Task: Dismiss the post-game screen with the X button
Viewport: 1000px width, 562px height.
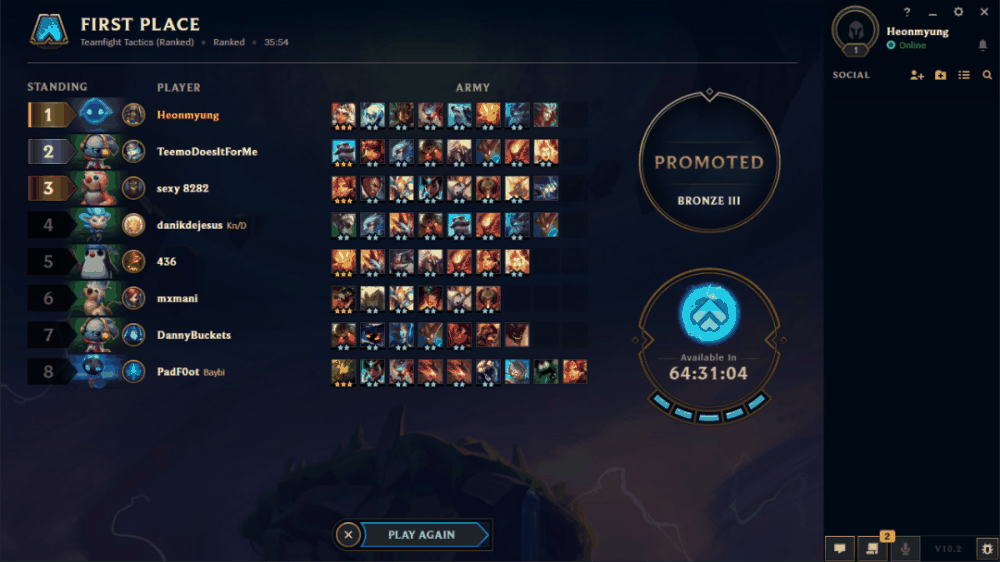Action: [x=348, y=535]
